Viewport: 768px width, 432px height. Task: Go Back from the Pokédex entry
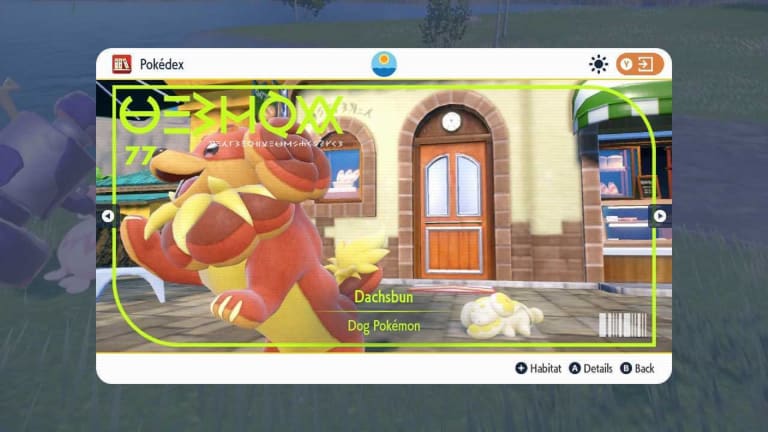[637, 368]
